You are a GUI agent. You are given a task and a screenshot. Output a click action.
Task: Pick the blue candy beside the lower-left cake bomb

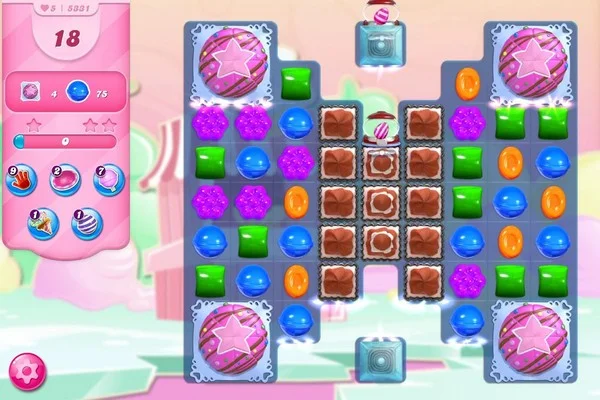point(295,320)
